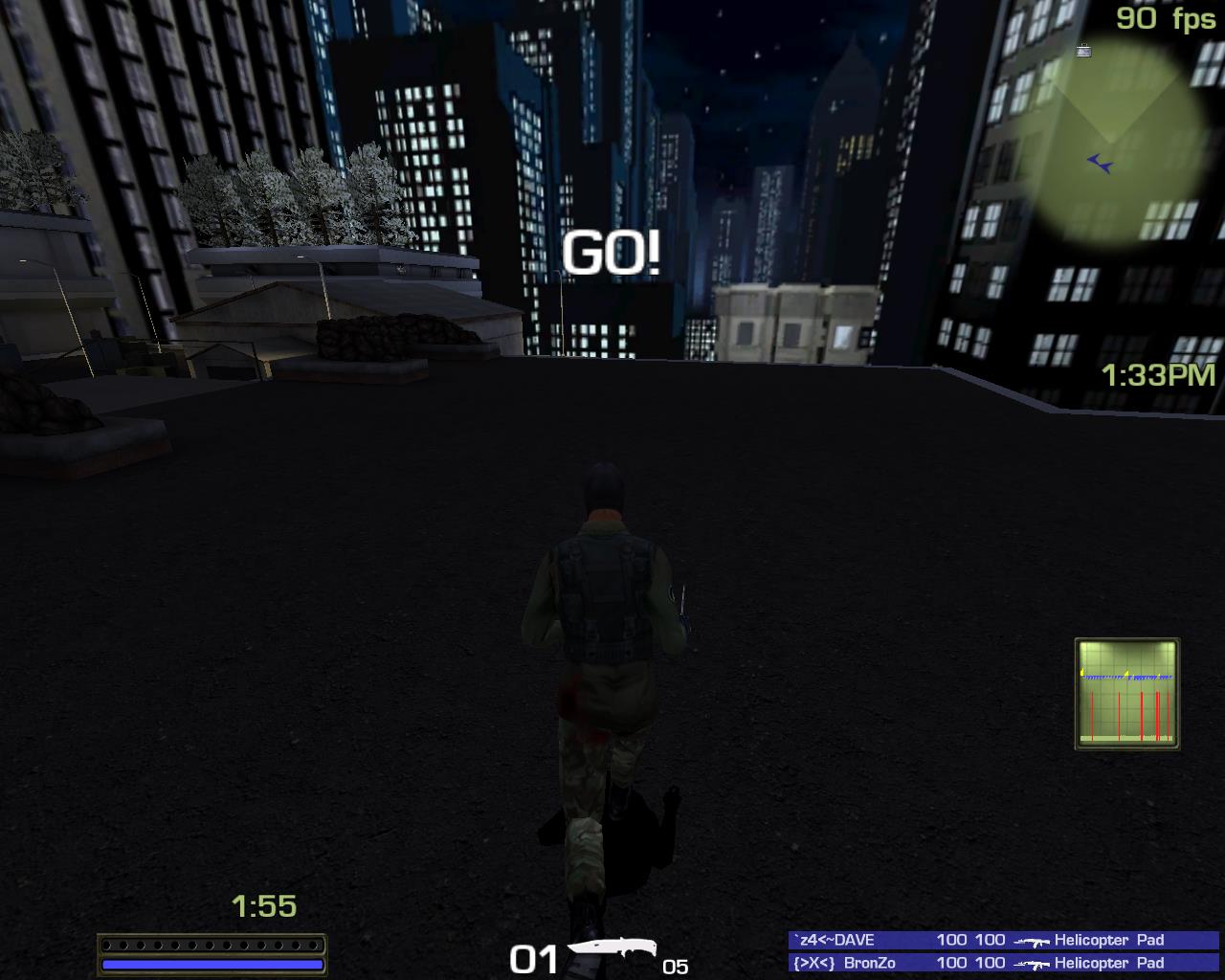The height and width of the screenshot is (980, 1225).
Task: Select the knife weapon icon
Action: pos(612,950)
